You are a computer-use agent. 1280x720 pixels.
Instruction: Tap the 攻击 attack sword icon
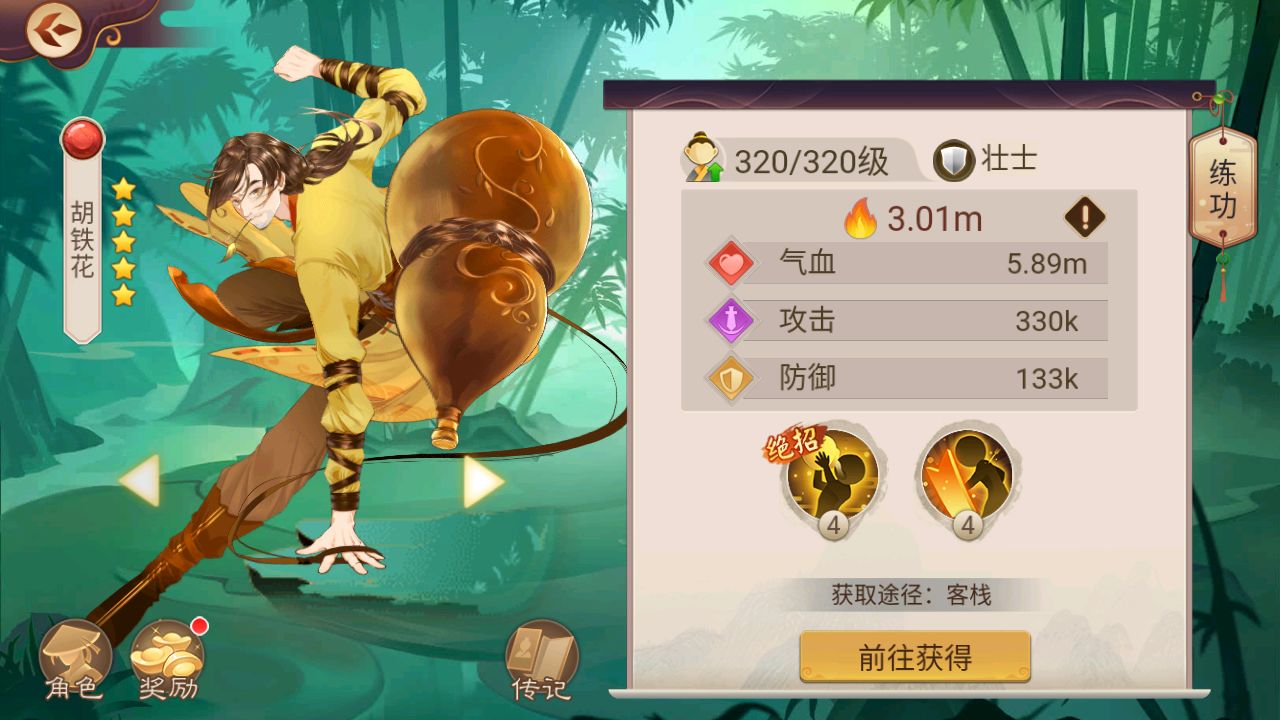730,320
